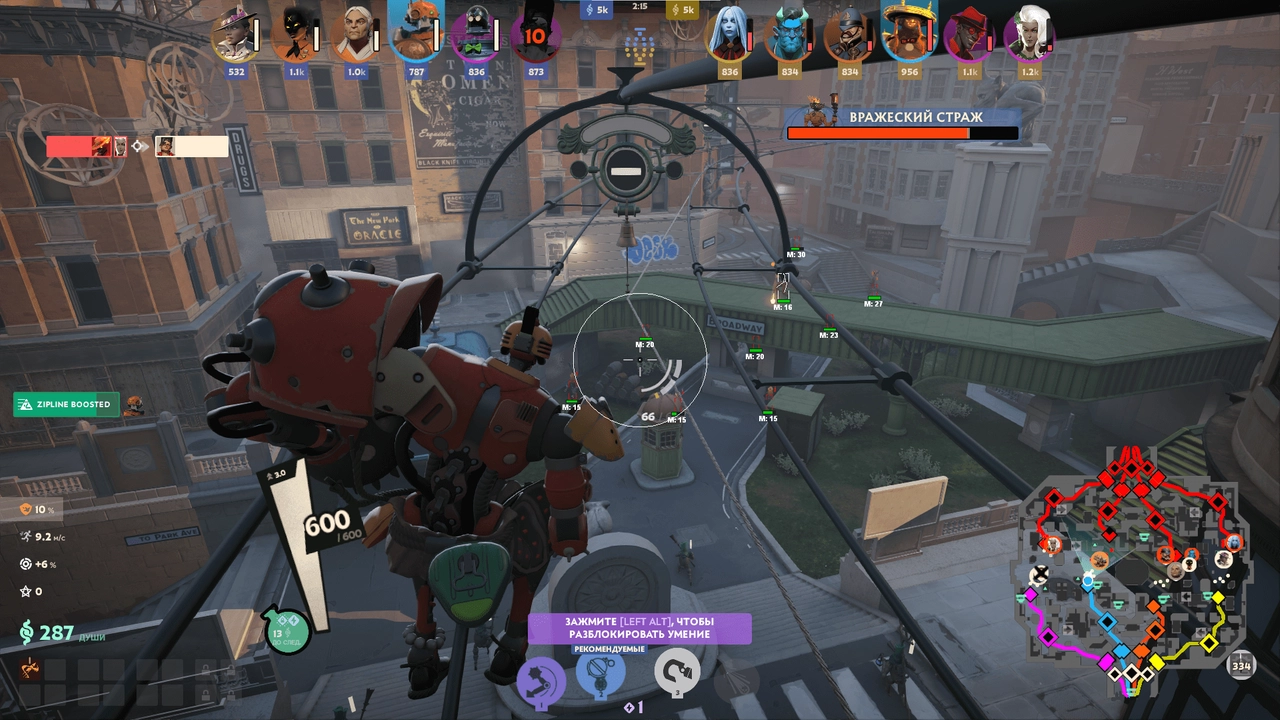Activate the third ability with the hook icon
The image size is (1280, 720).
[x=677, y=671]
